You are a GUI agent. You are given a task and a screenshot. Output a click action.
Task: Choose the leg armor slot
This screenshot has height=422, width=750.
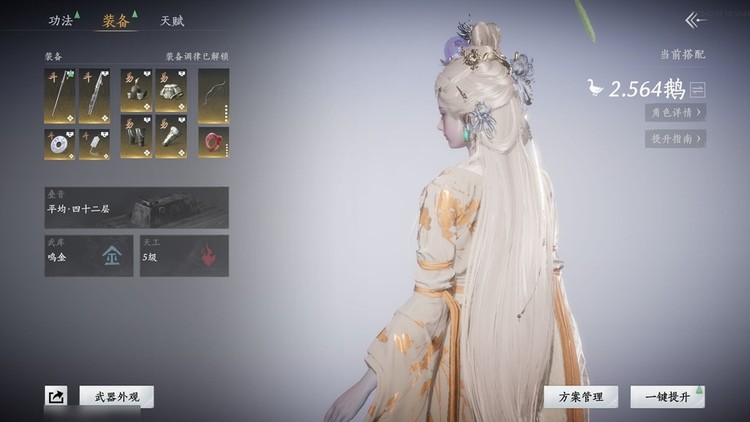(136, 142)
